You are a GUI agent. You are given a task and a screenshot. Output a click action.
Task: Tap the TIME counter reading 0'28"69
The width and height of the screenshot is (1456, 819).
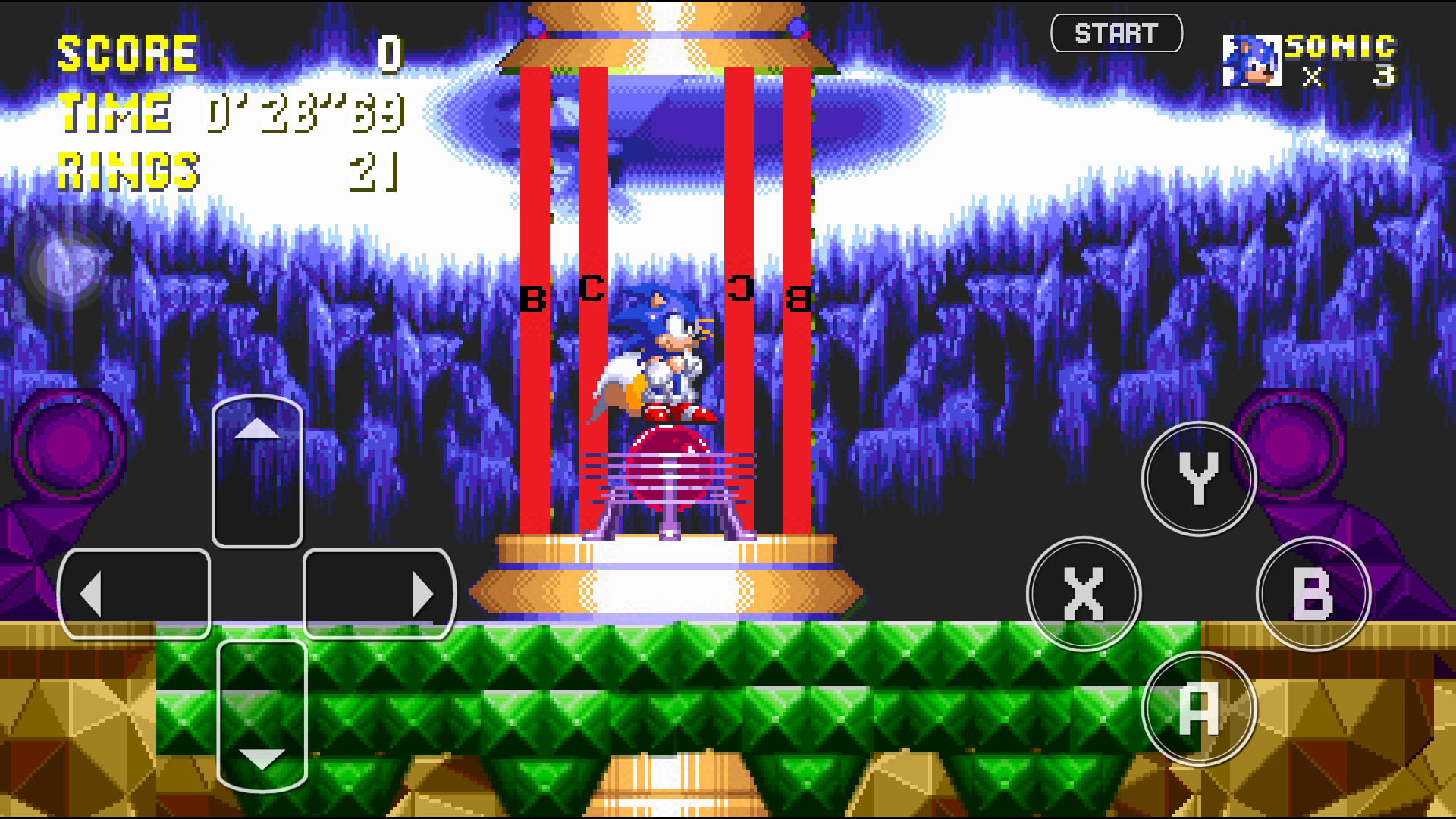pyautogui.click(x=303, y=114)
